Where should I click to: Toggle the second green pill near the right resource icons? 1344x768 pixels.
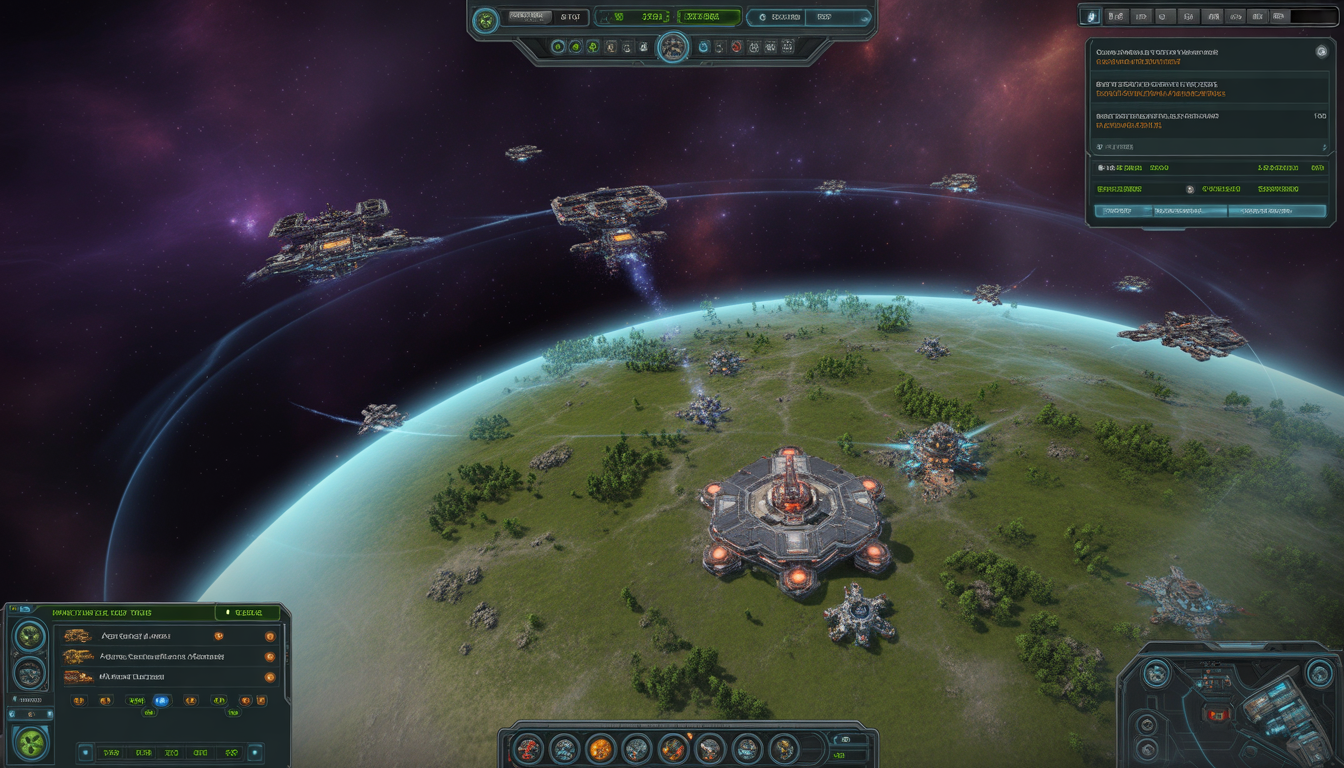[x=231, y=712]
